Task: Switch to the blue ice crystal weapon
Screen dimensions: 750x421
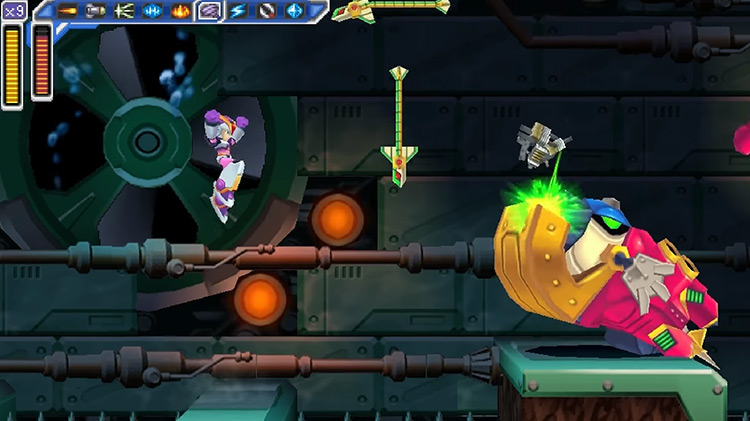Action: coord(153,11)
